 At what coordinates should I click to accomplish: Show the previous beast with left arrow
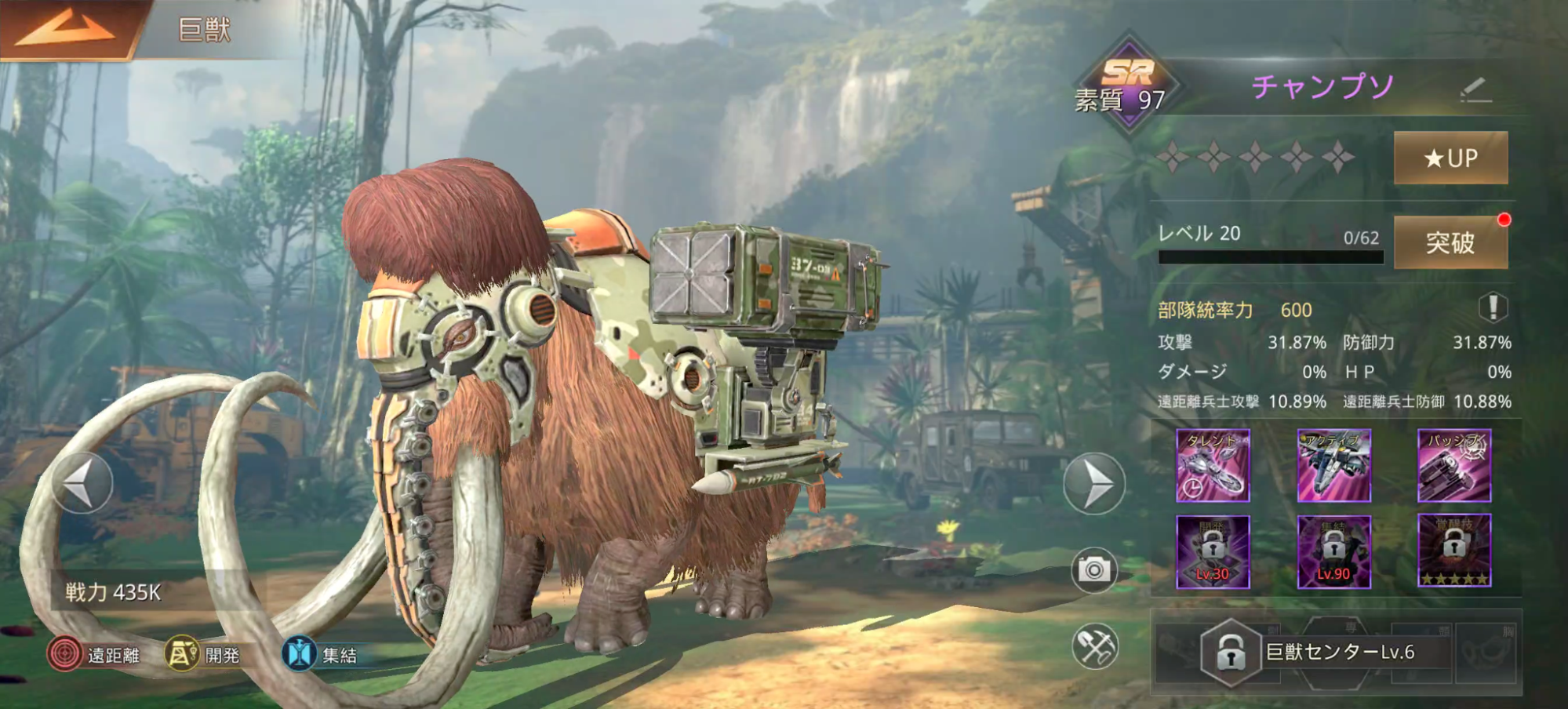pos(82,483)
